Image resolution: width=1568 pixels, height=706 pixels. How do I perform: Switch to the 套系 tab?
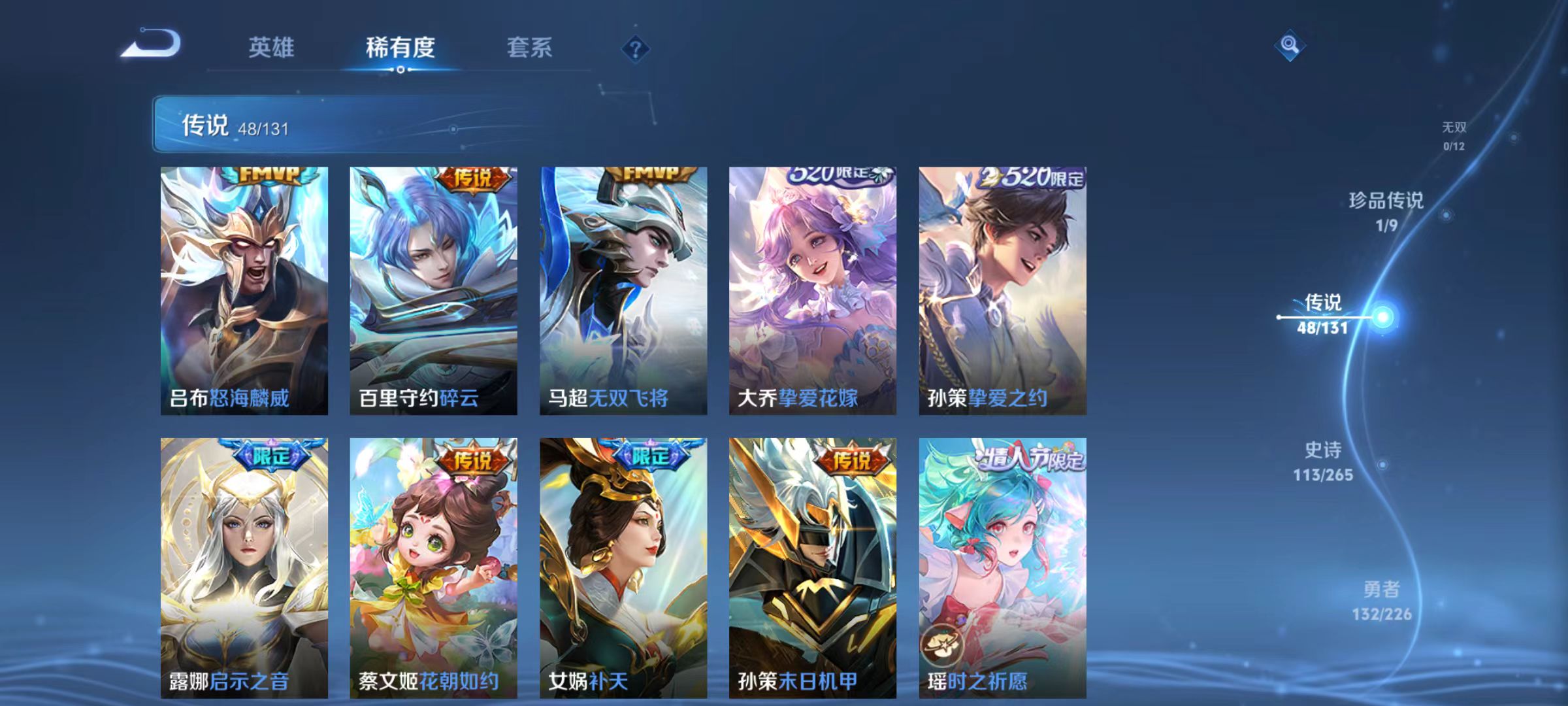pyautogui.click(x=531, y=48)
